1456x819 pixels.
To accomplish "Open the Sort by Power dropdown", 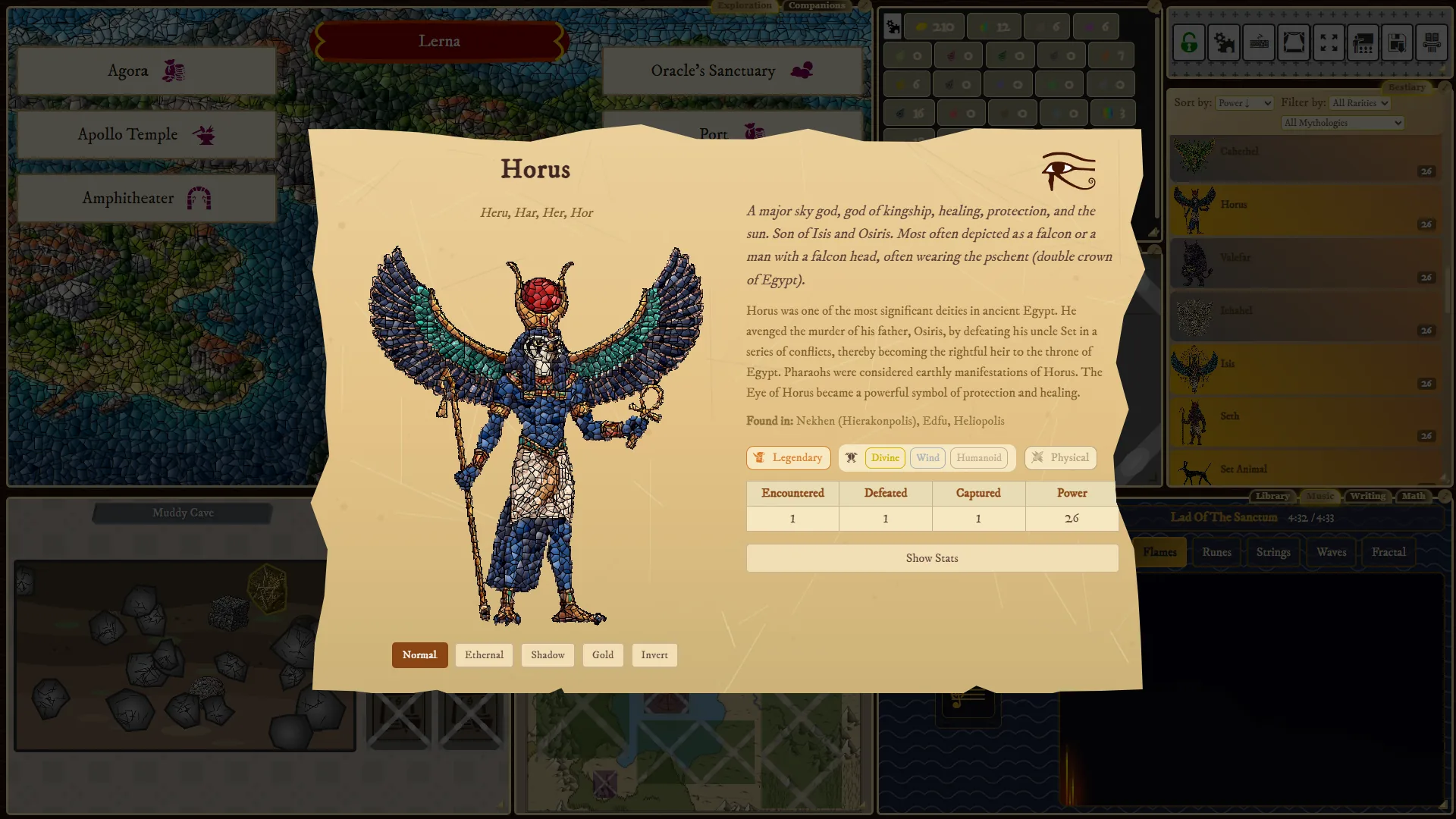I will (1244, 102).
